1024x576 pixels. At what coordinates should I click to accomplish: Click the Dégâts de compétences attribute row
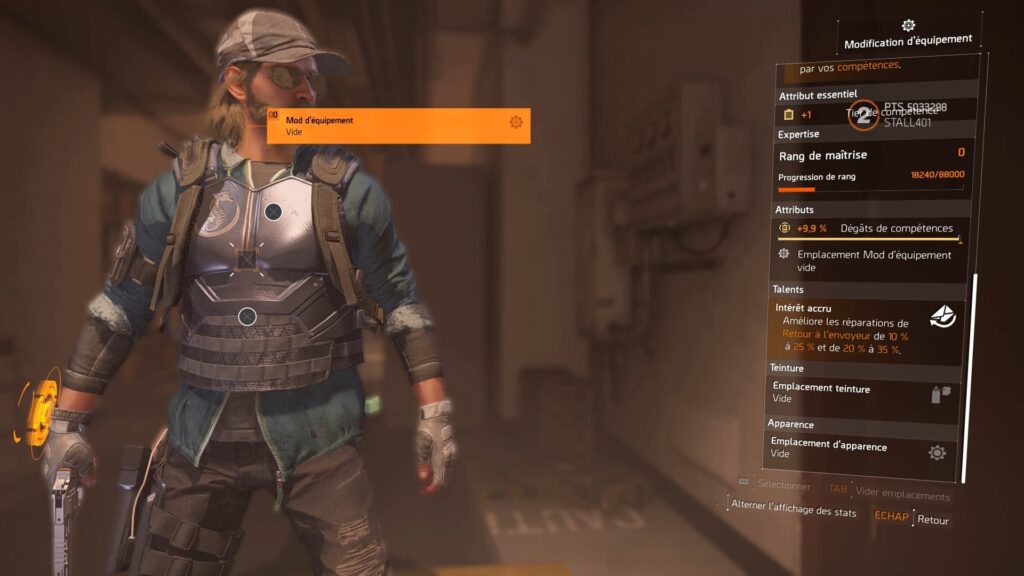pyautogui.click(x=870, y=229)
